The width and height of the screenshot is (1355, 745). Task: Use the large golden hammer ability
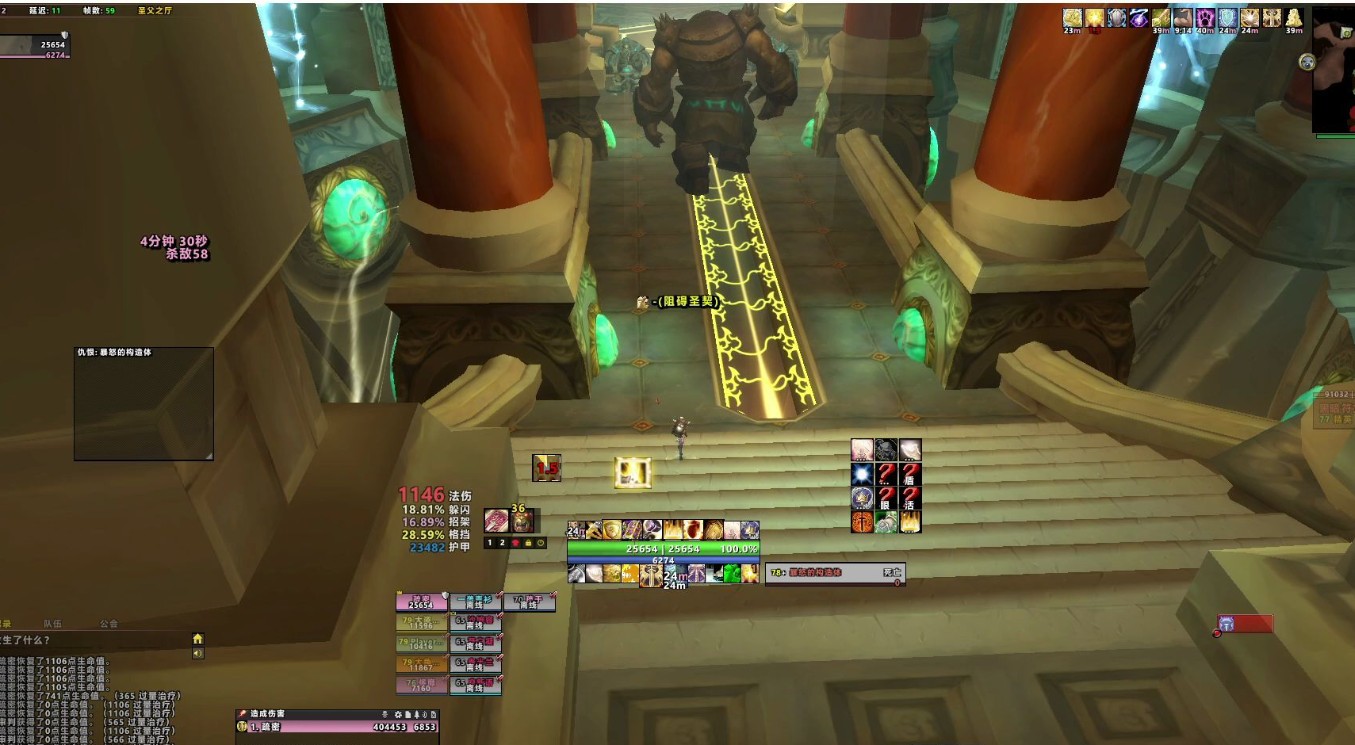point(650,574)
